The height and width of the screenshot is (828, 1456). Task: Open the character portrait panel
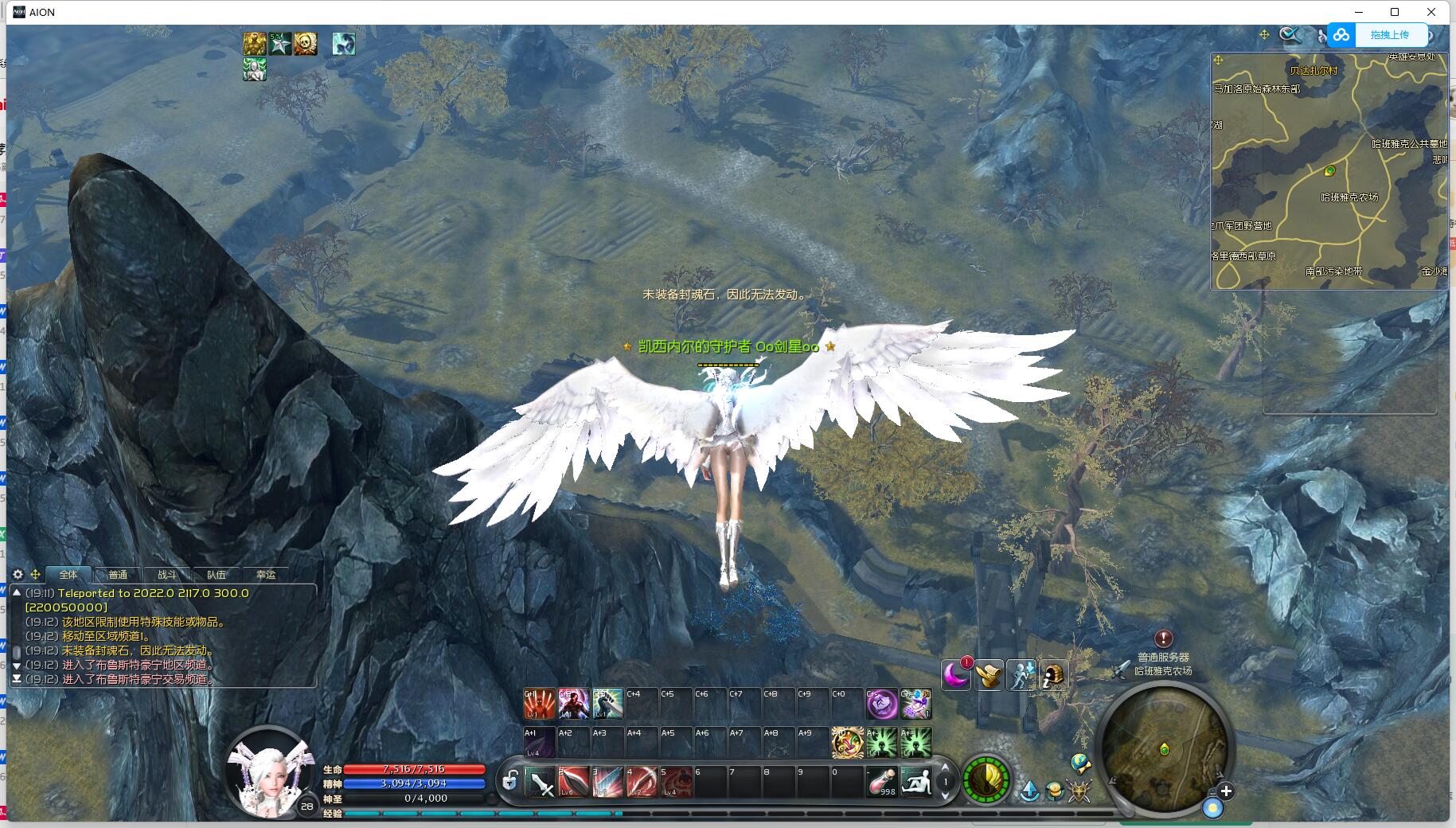point(268,771)
